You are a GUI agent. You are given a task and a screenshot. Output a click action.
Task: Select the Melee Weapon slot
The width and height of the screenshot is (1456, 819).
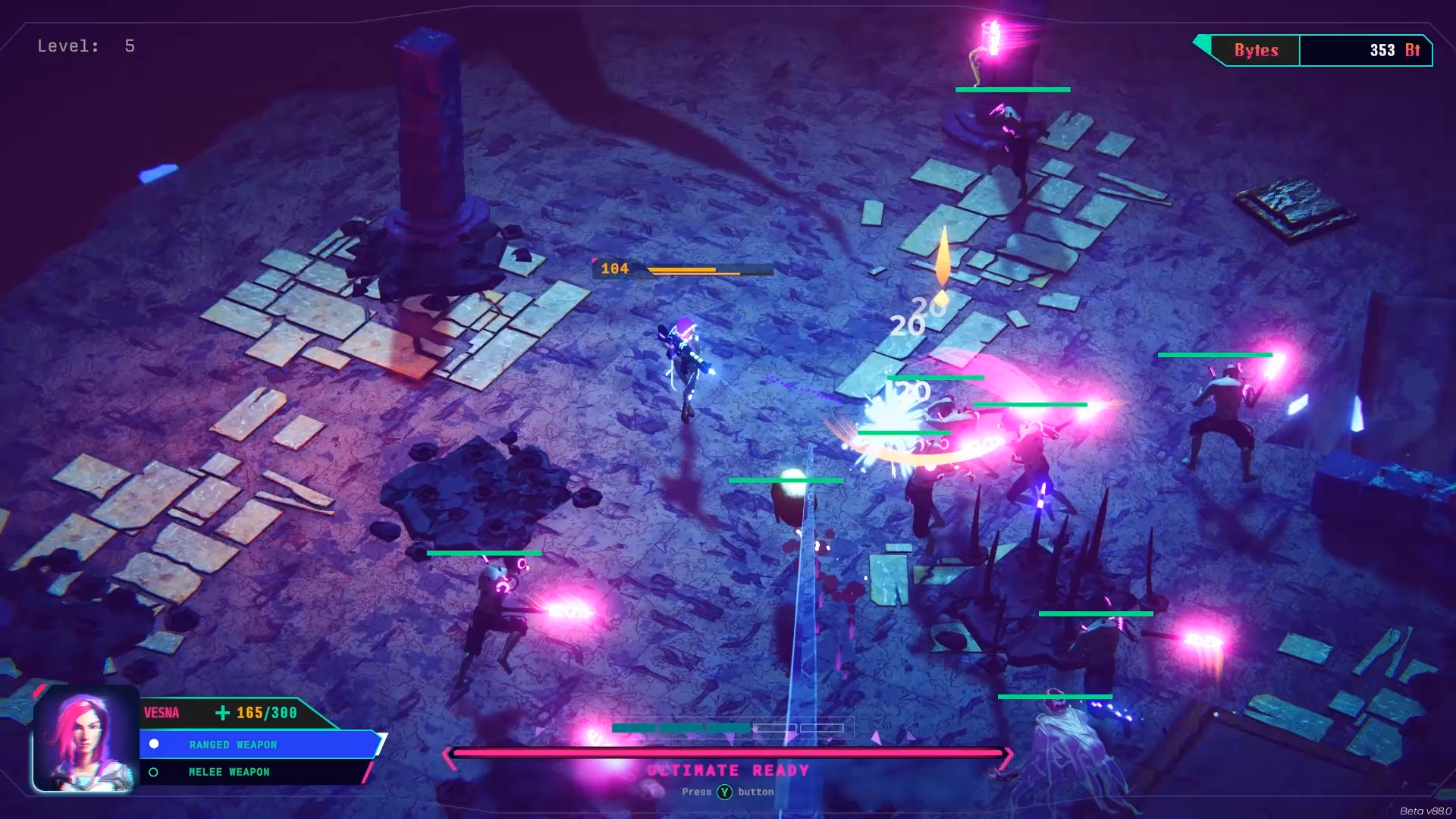pos(229,772)
